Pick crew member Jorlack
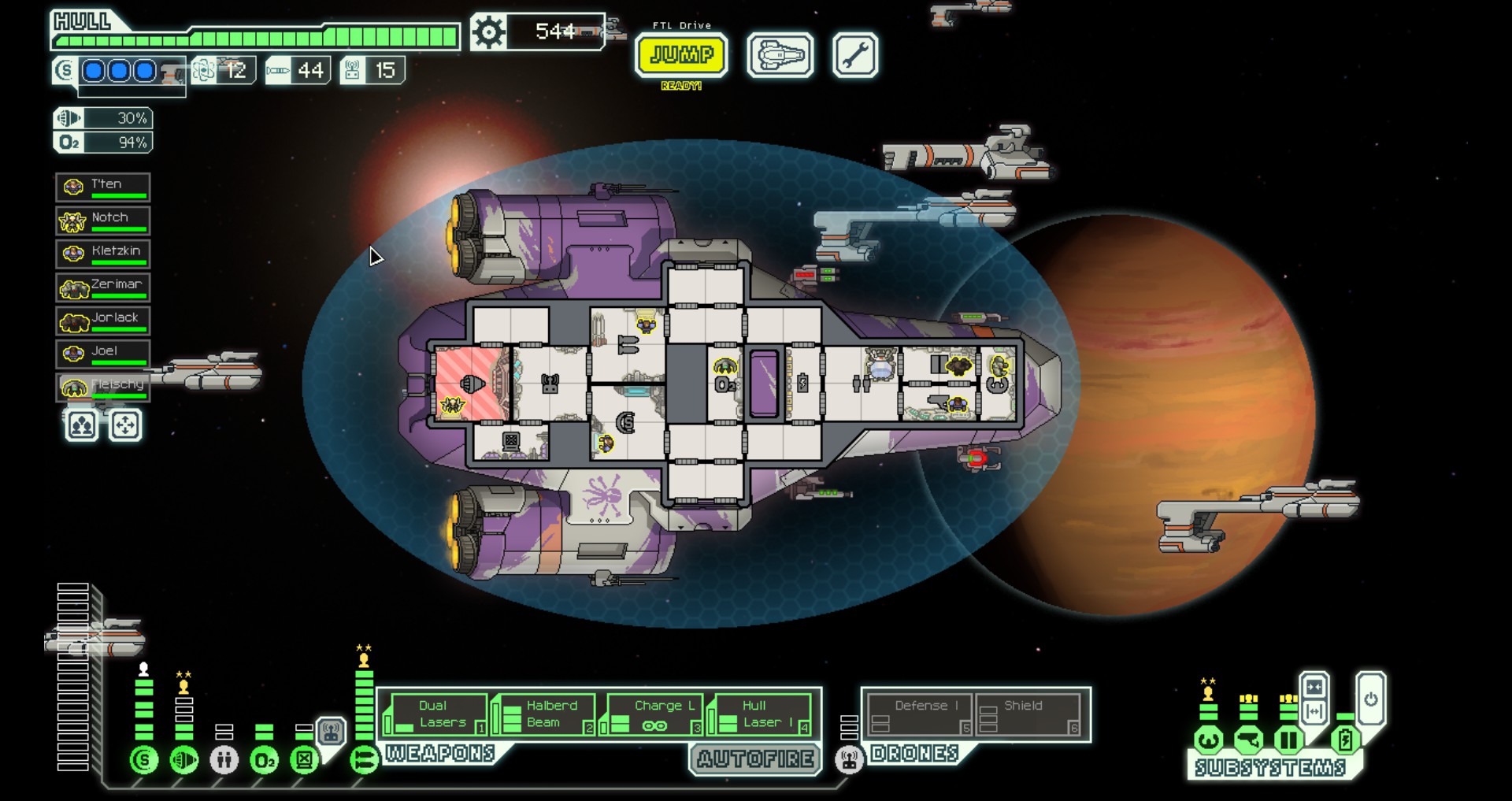This screenshot has height=801, width=1512. click(103, 321)
